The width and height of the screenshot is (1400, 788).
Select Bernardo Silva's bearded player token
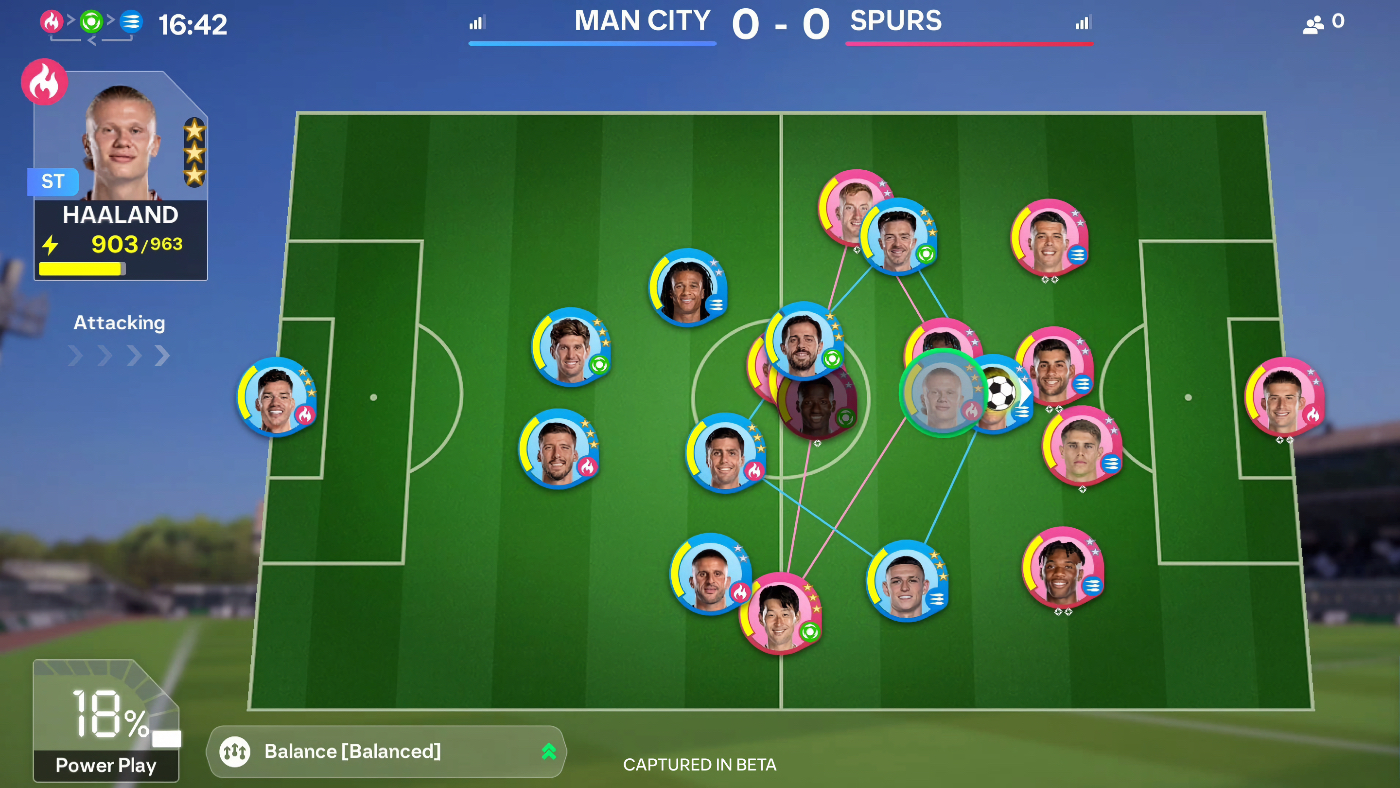[804, 341]
